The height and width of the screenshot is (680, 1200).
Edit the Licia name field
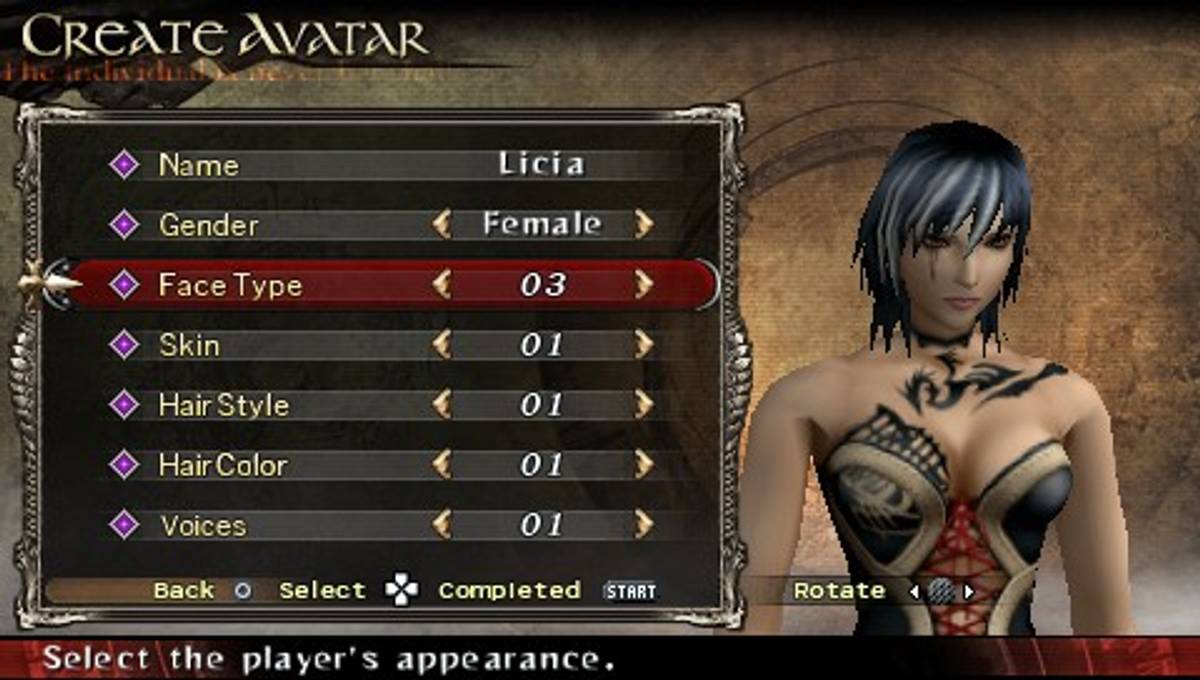[x=541, y=164]
